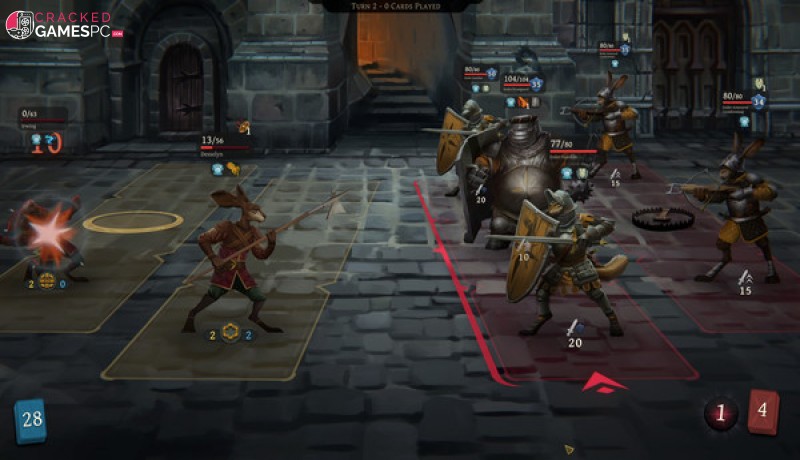Viewport: 800px width, 460px height.
Task: Inspect the front shield knight's sword intent 20
Action: coord(574,334)
